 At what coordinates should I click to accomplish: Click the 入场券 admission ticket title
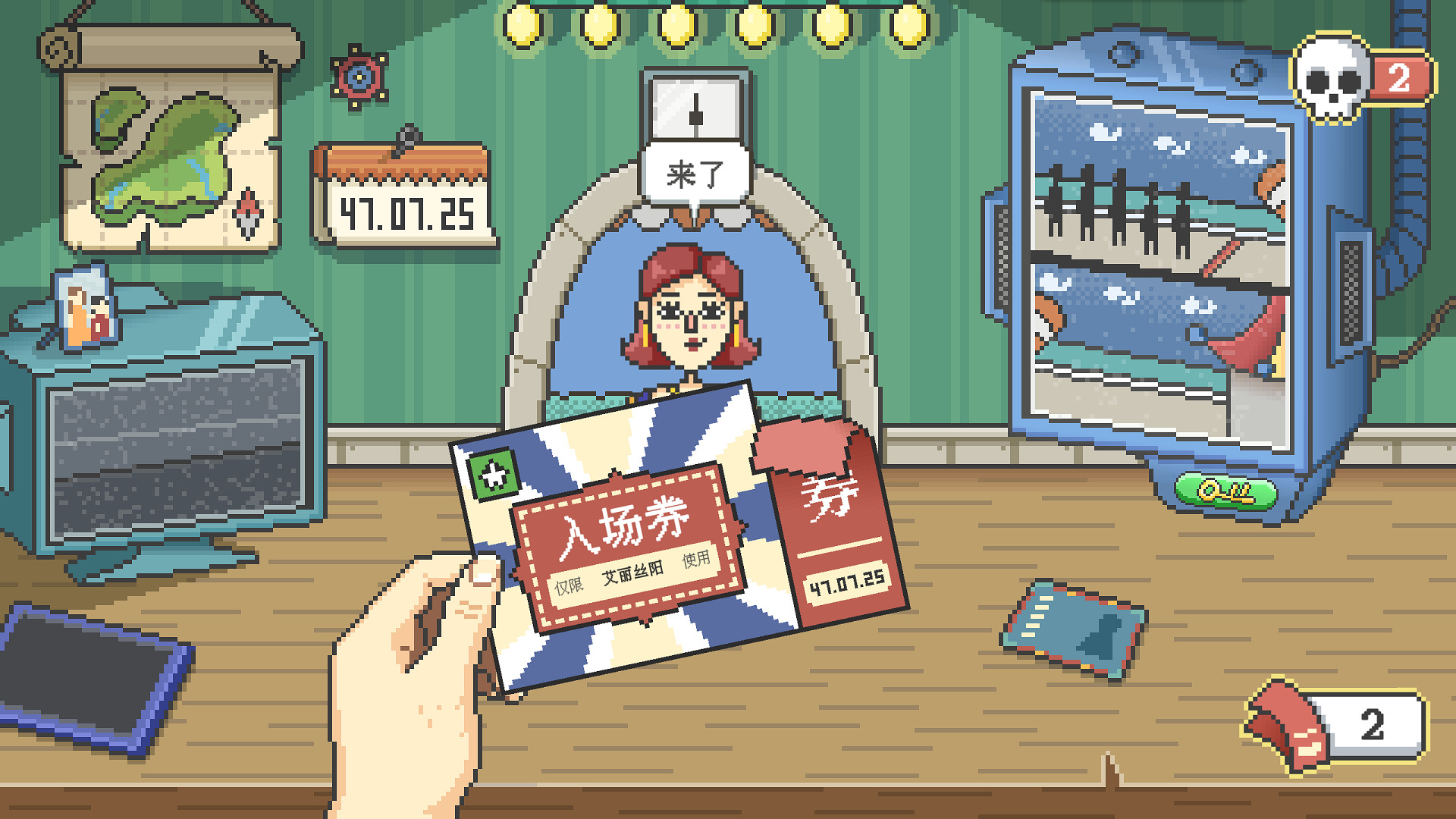(x=623, y=523)
